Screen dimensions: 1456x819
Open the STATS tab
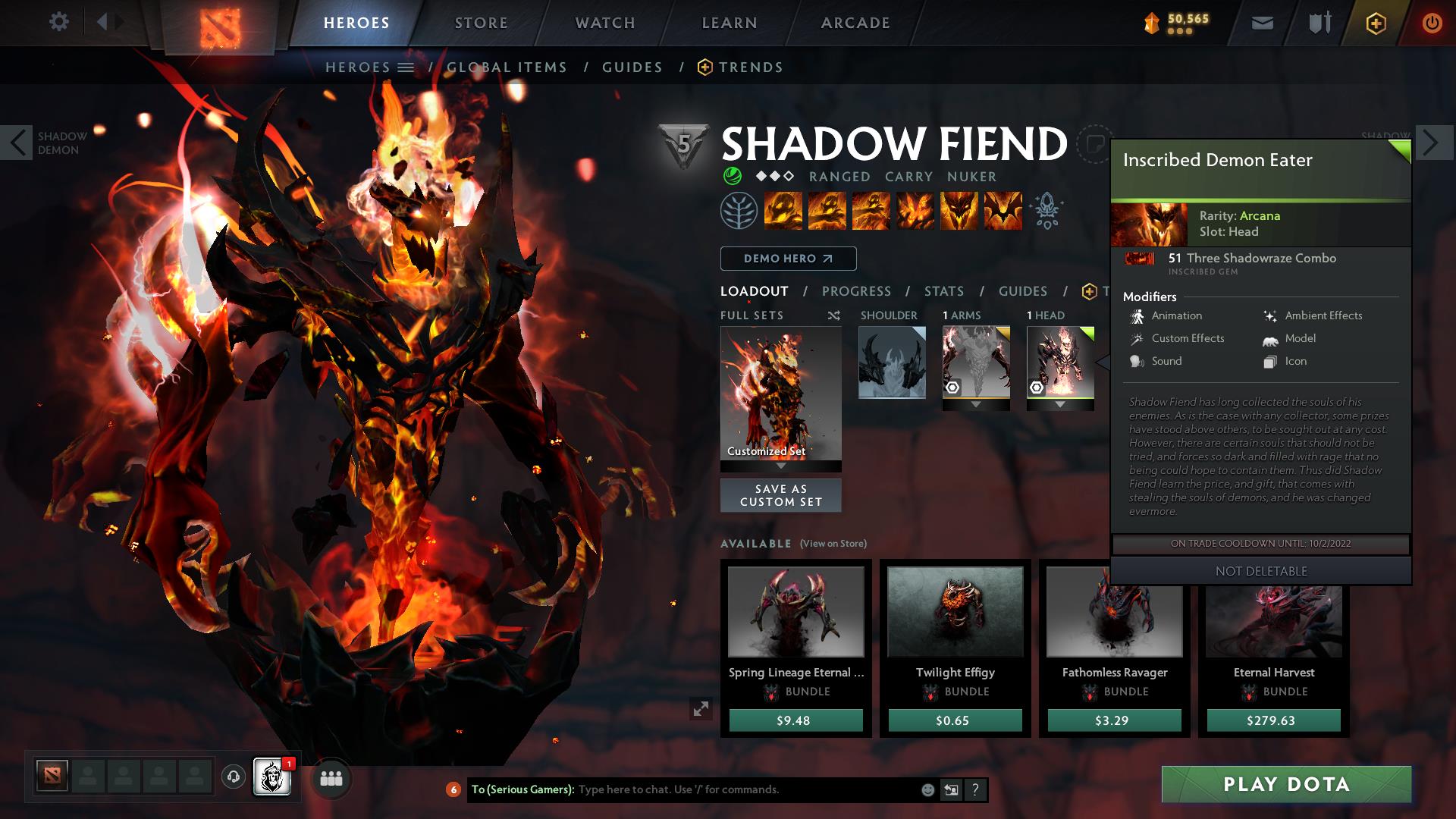943,290
